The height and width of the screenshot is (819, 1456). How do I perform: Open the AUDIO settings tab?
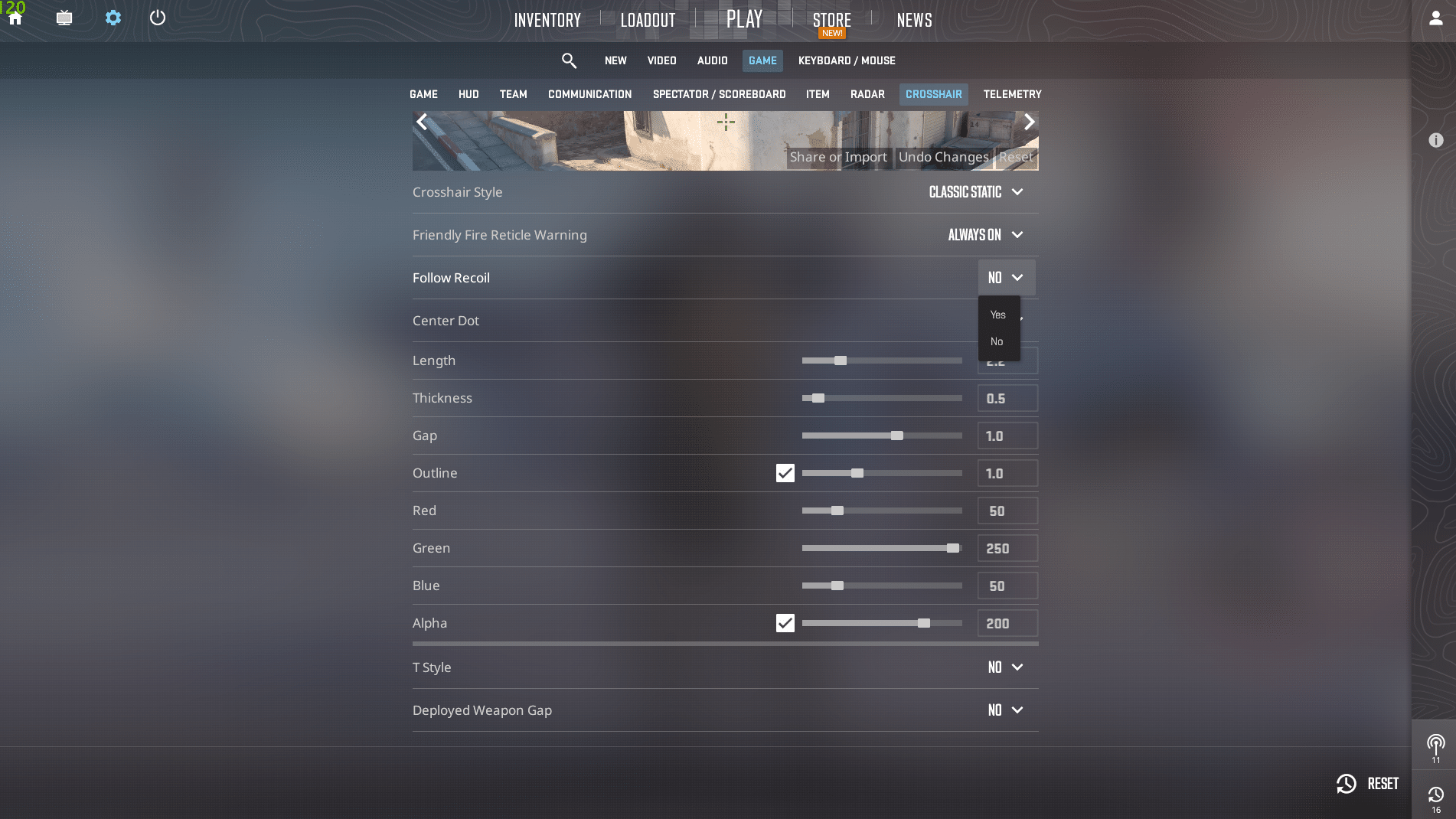(x=711, y=60)
